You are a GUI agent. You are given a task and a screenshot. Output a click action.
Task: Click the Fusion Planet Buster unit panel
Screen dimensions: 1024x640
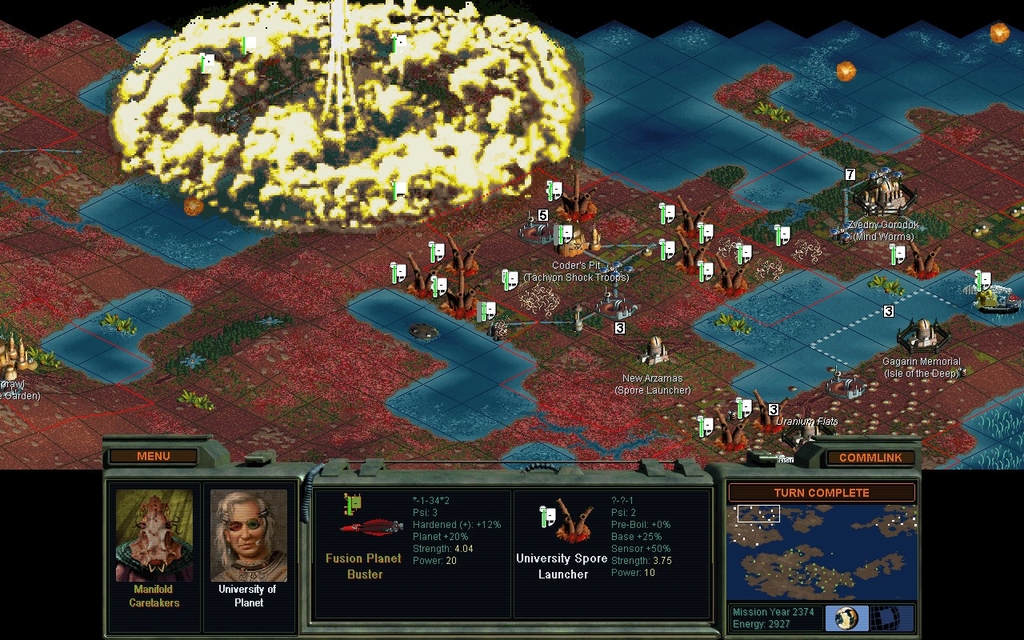pos(411,553)
